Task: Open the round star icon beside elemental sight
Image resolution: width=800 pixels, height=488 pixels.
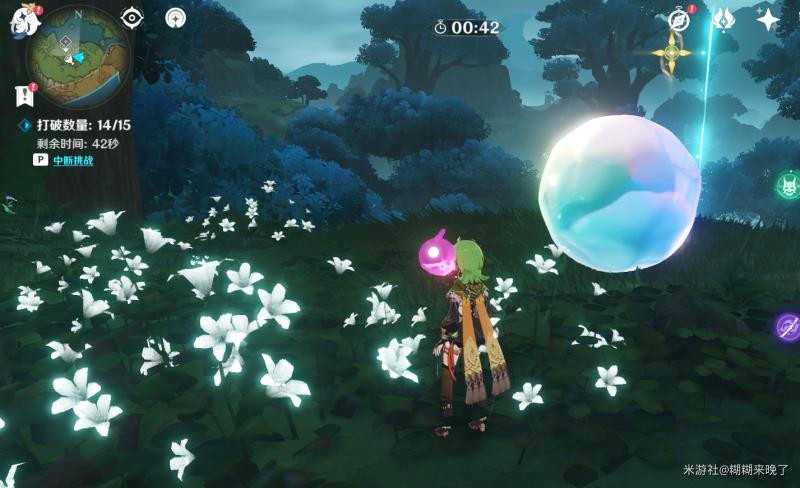Action: click(176, 18)
